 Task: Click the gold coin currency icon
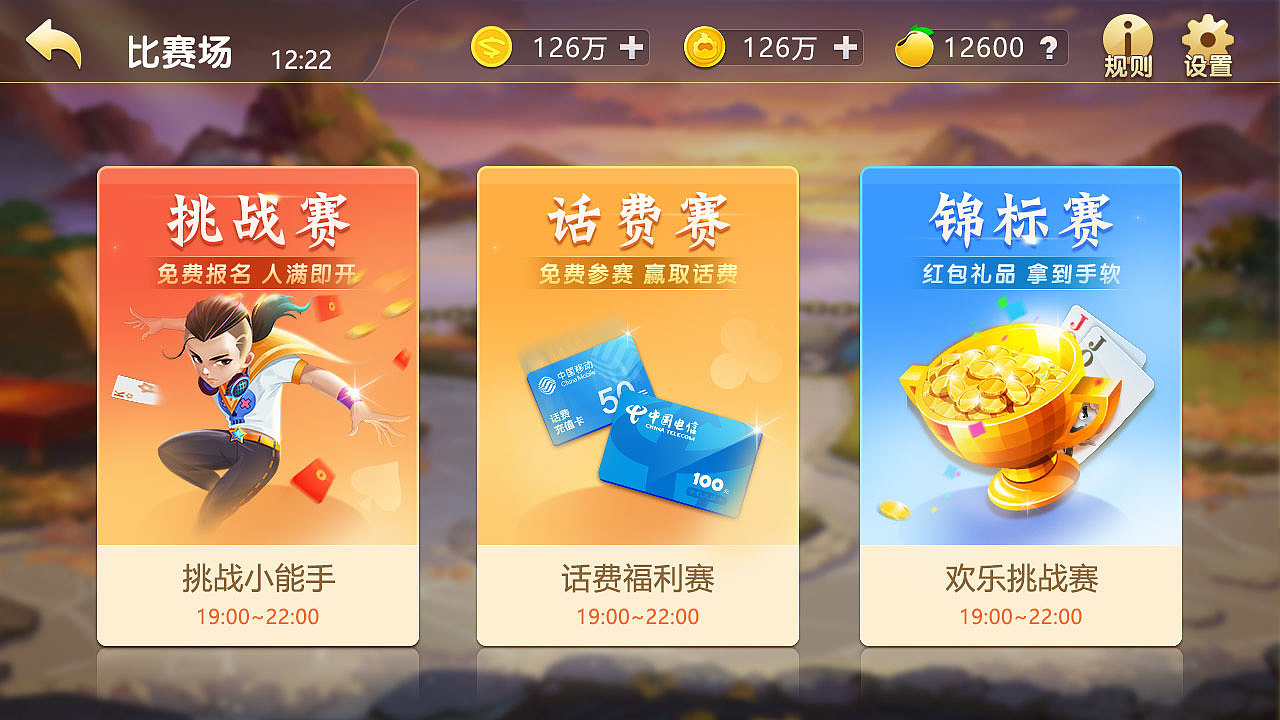pos(706,45)
